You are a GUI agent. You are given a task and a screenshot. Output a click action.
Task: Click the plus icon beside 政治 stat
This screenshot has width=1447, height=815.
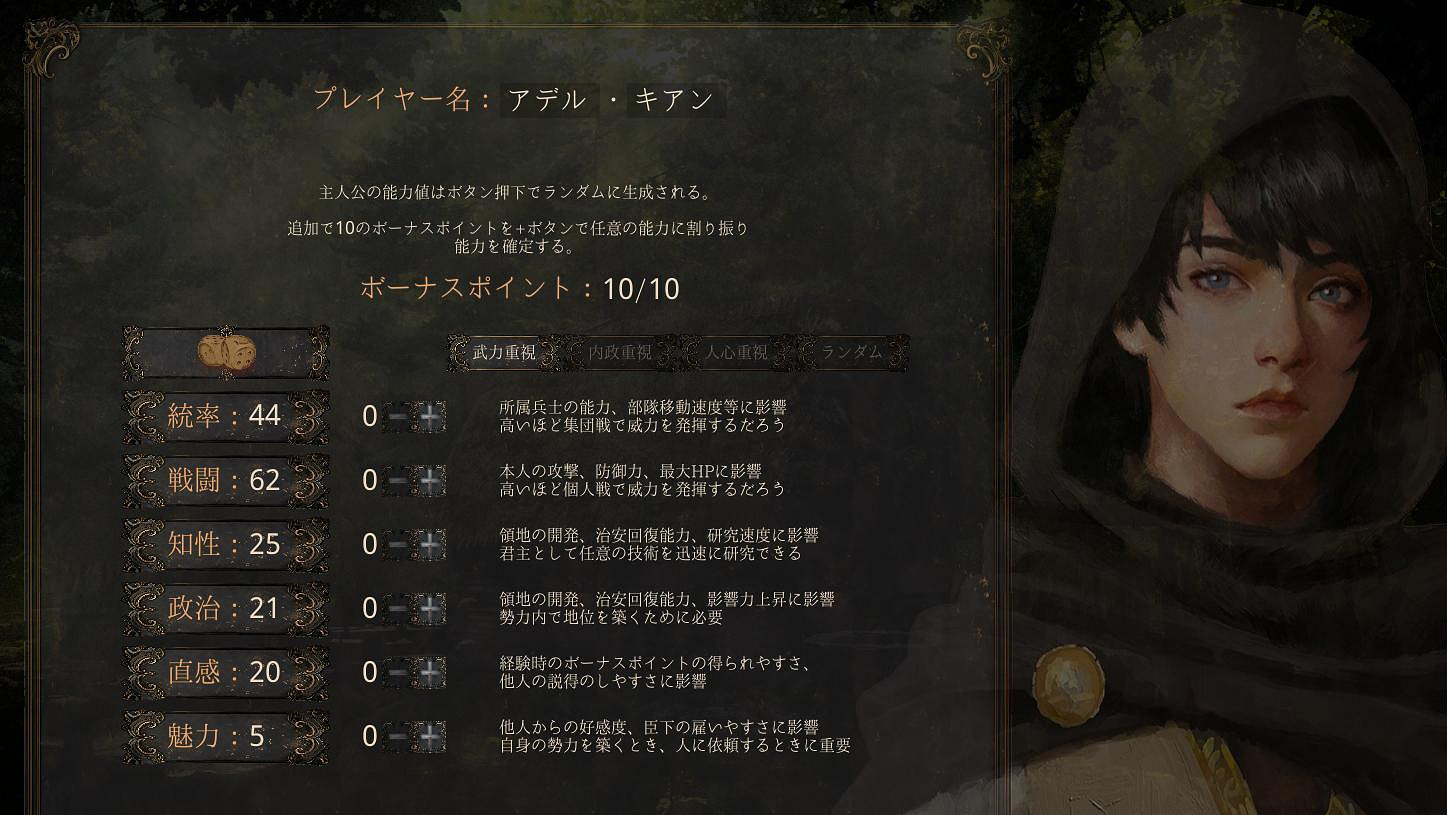[429, 607]
